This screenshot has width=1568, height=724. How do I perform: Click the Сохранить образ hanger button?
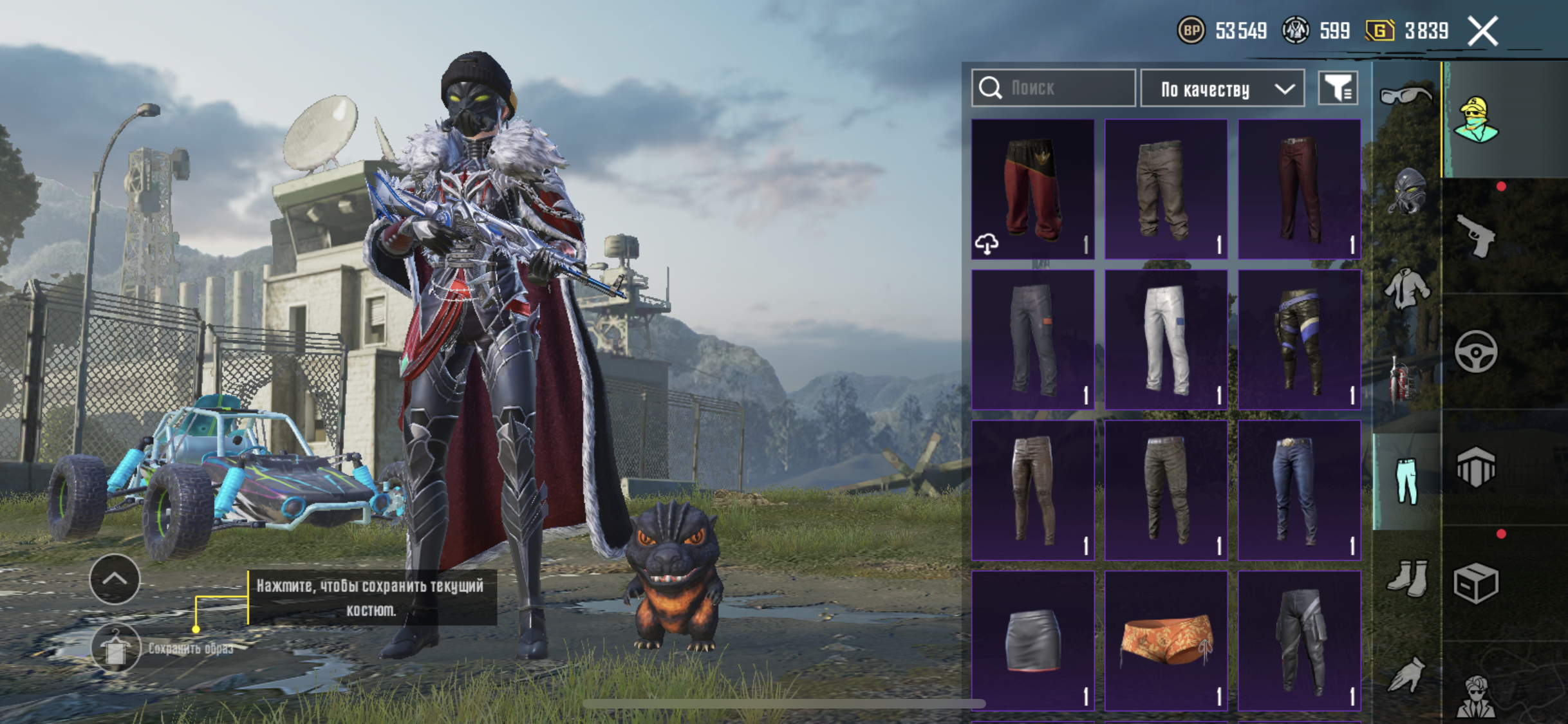[x=115, y=648]
